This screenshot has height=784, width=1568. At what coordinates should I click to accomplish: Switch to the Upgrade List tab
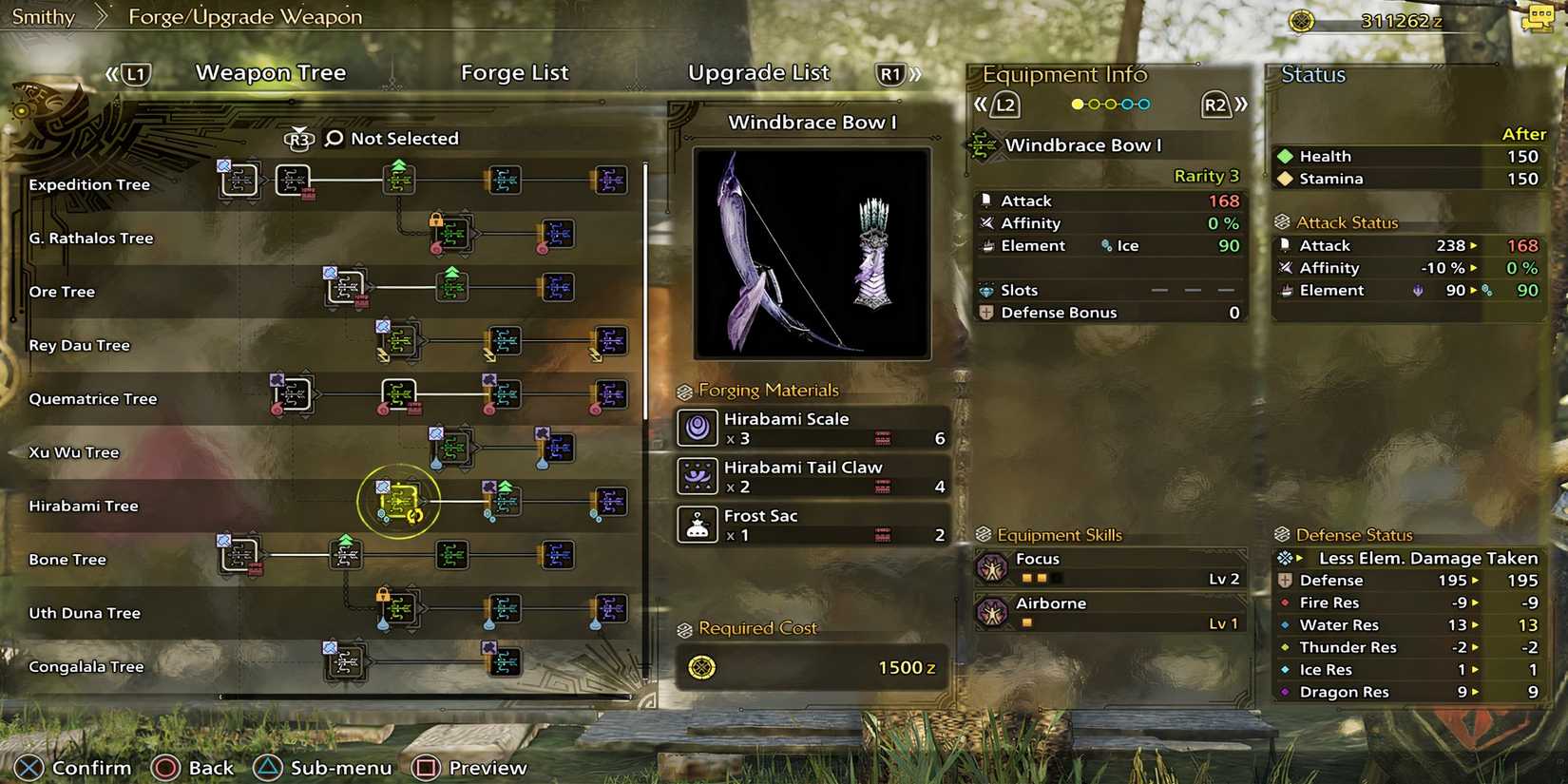coord(759,72)
